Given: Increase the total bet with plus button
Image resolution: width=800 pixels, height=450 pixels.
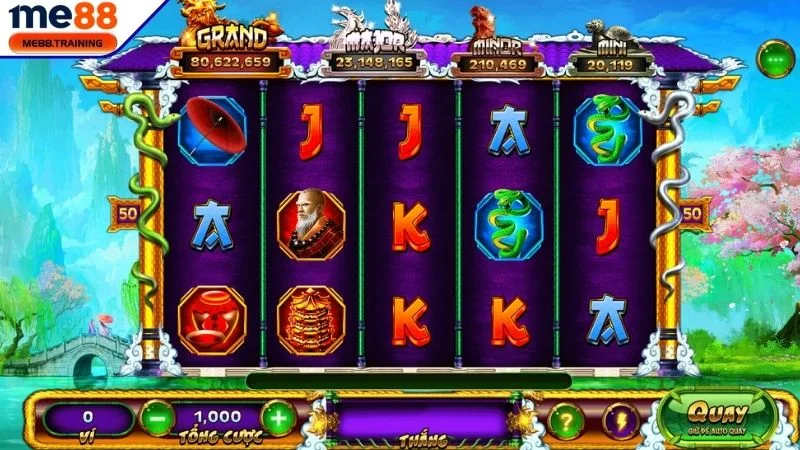Looking at the screenshot, I should click(x=279, y=416).
